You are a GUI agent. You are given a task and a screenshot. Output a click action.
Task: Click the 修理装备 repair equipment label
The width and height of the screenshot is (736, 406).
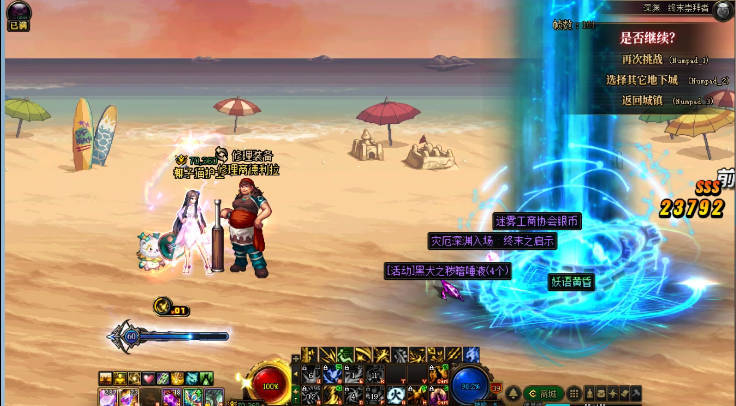click(253, 155)
